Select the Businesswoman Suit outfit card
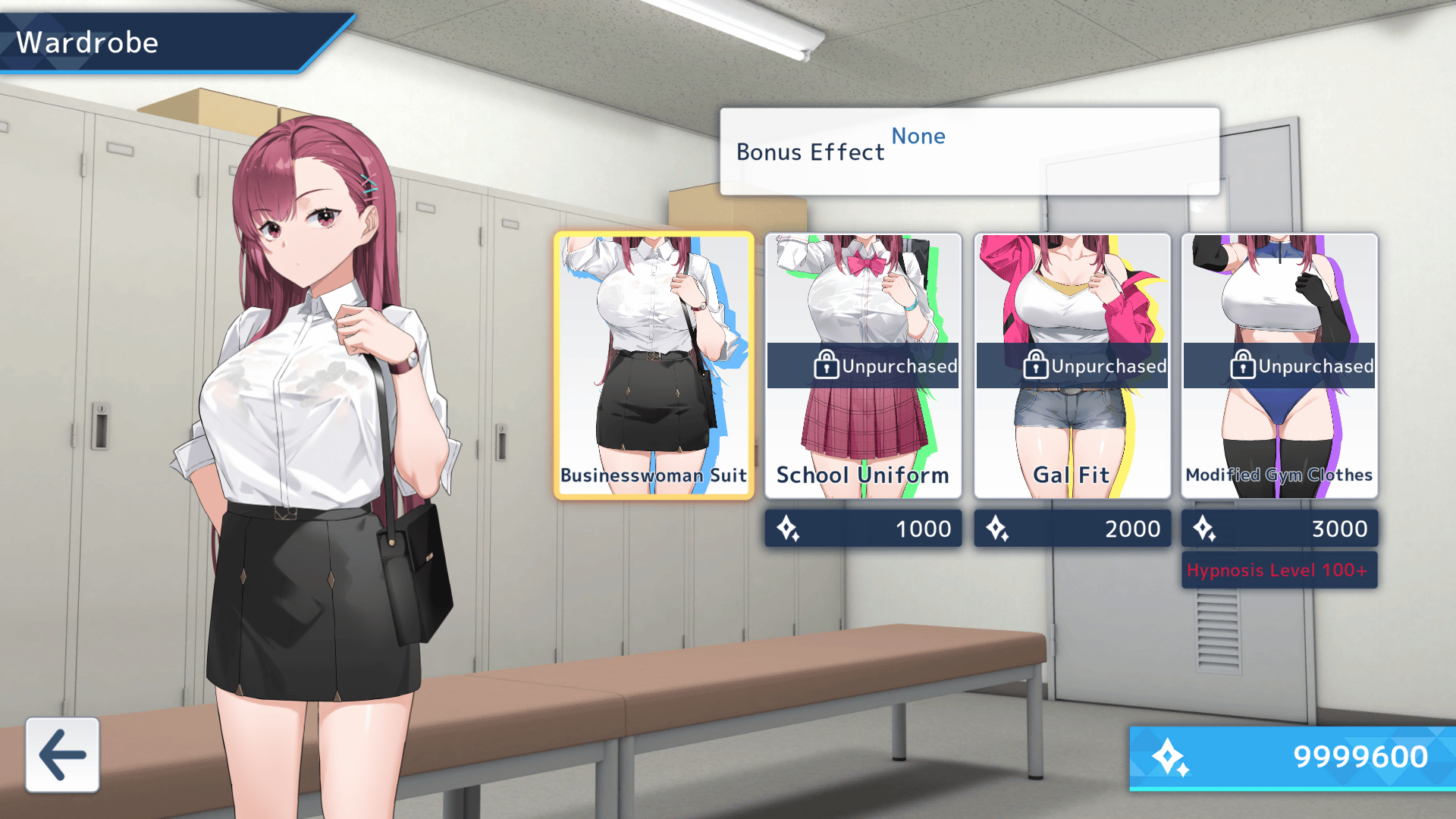Screen dimensions: 1456x819 click(654, 366)
